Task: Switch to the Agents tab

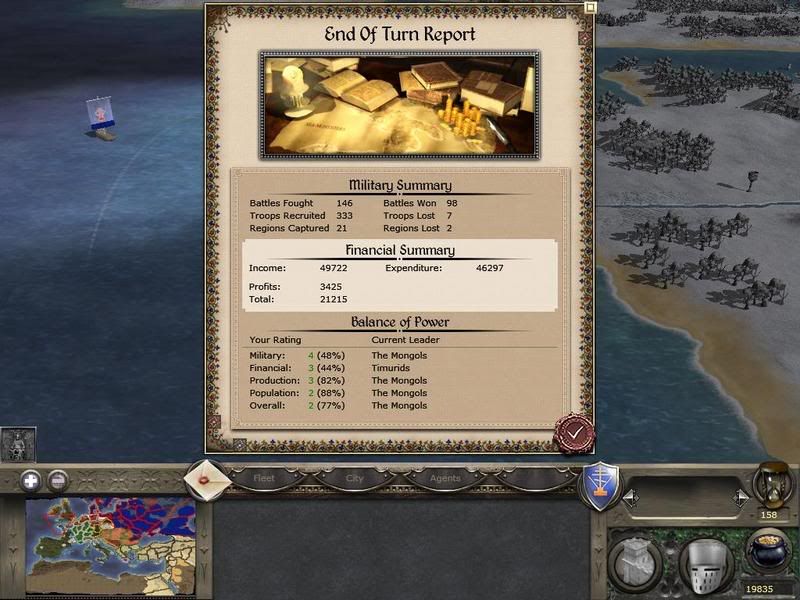Action: [444, 478]
